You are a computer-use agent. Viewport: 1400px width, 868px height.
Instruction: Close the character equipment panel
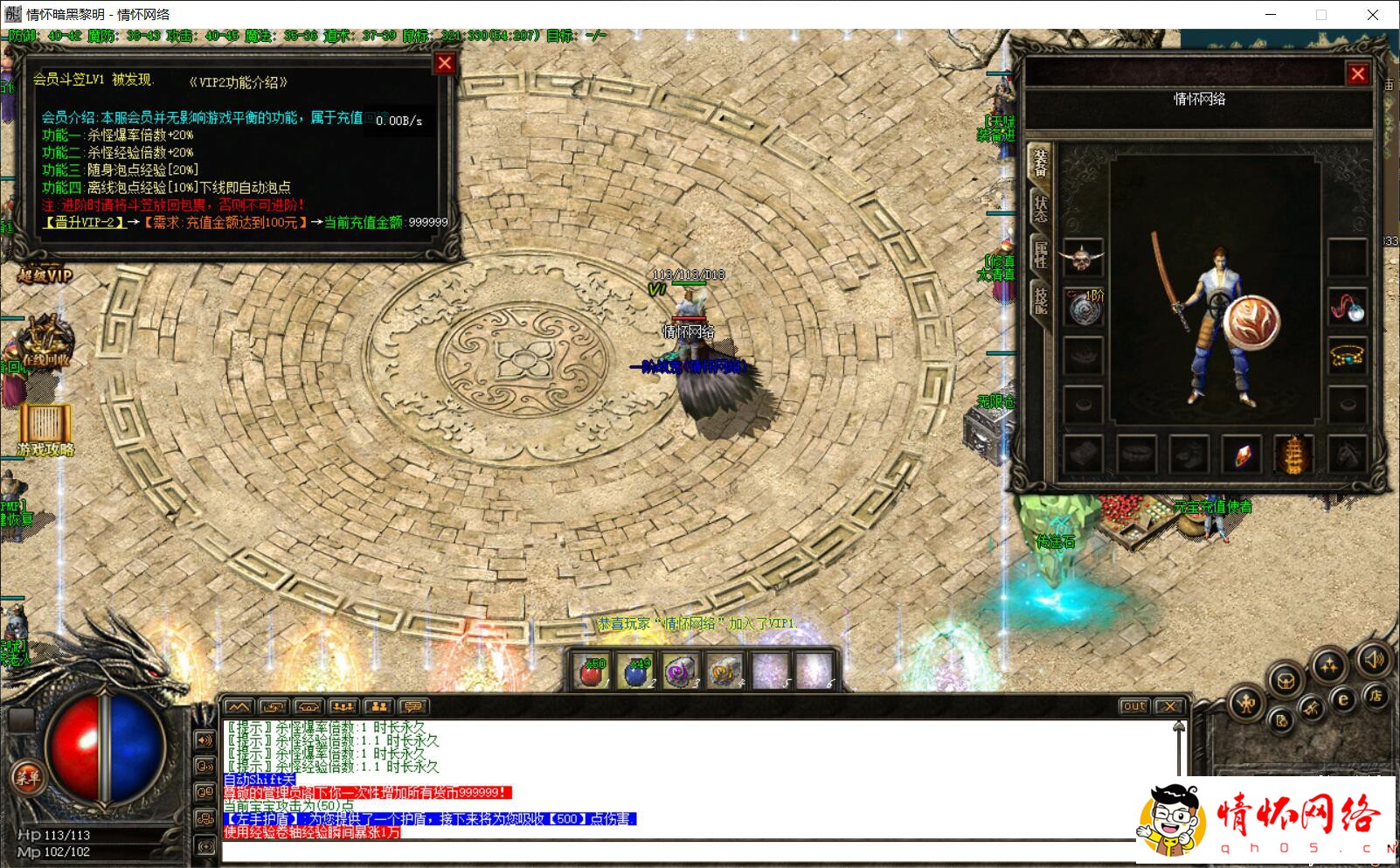[x=1357, y=74]
